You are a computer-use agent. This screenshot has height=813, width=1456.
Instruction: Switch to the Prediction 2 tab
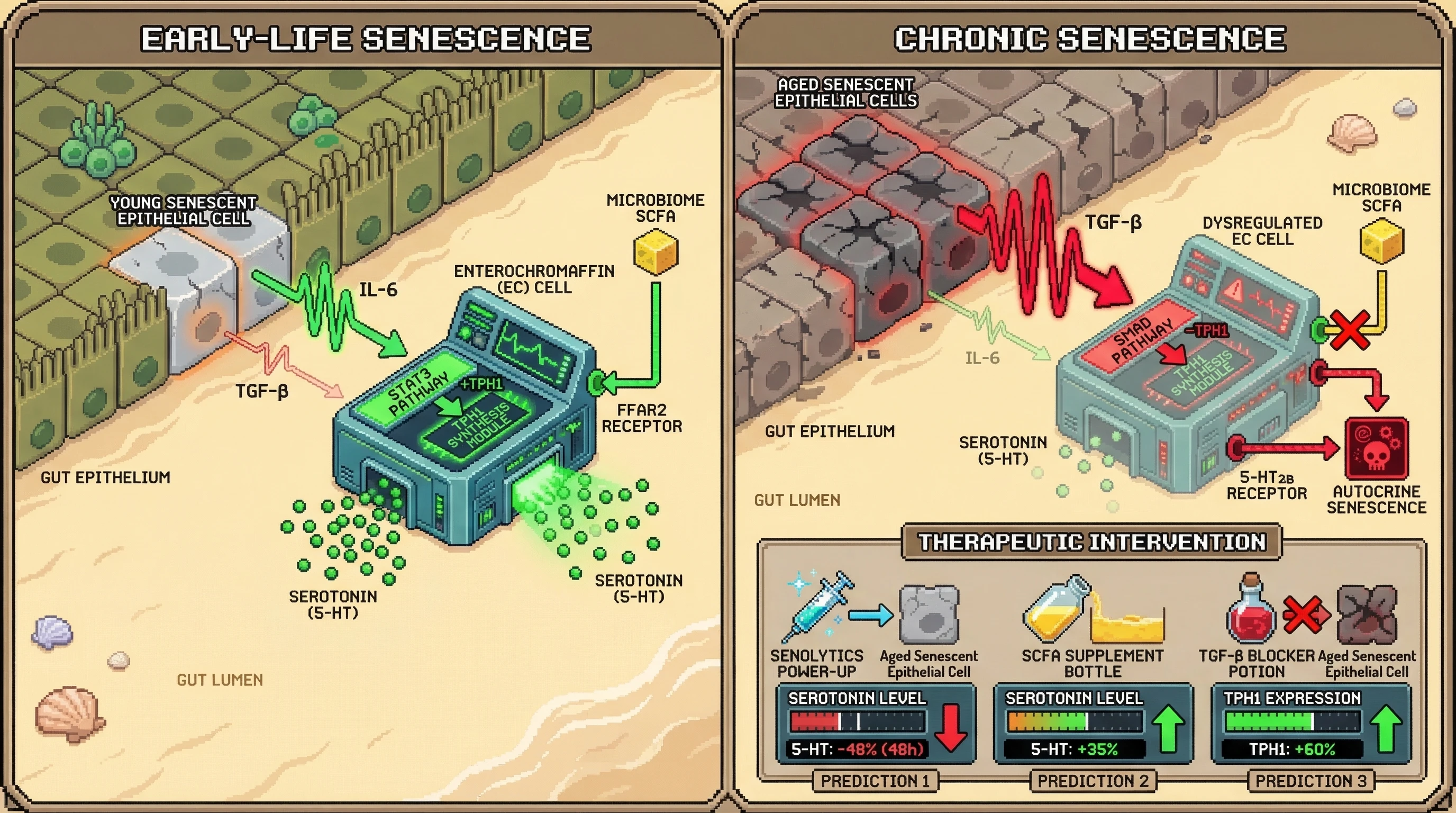(1093, 781)
